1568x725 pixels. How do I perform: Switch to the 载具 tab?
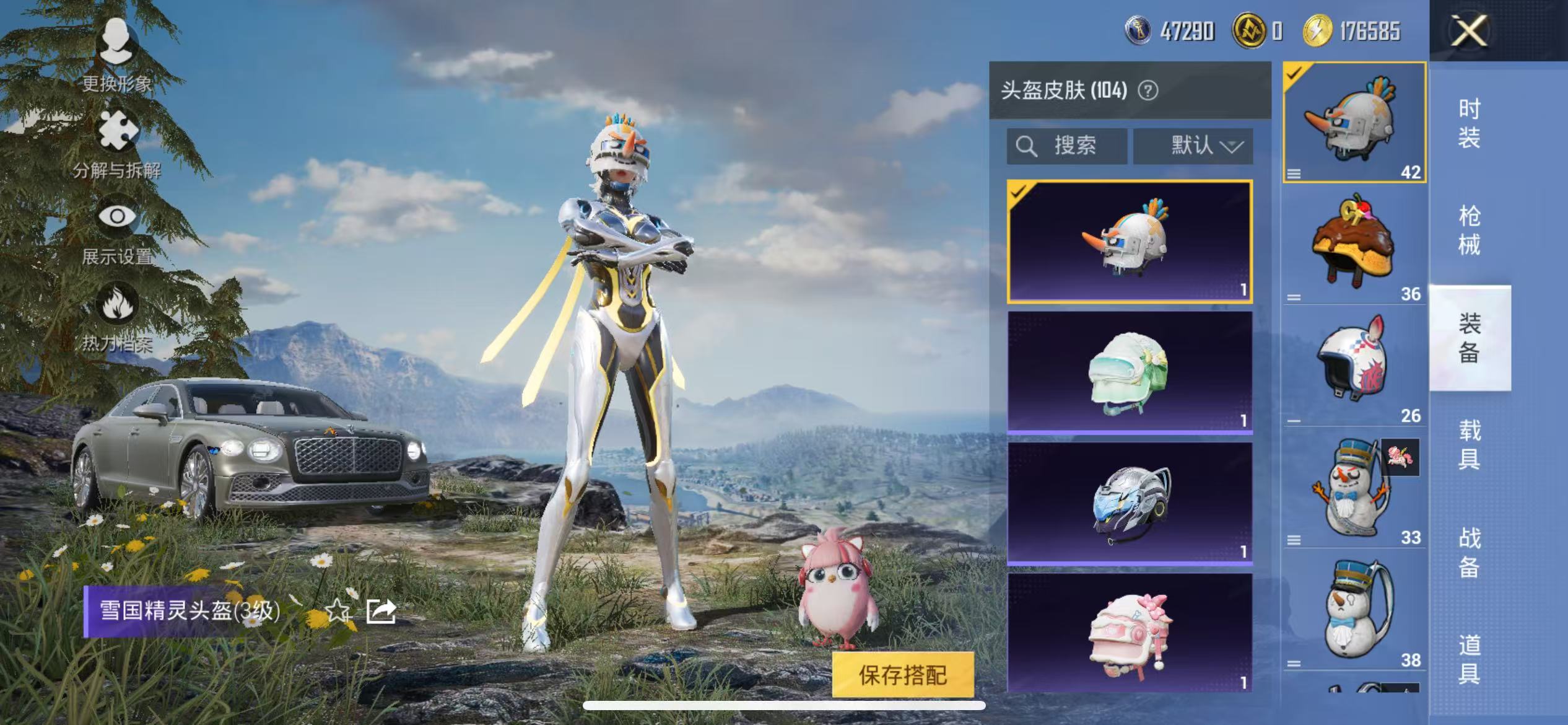pyautogui.click(x=1469, y=444)
